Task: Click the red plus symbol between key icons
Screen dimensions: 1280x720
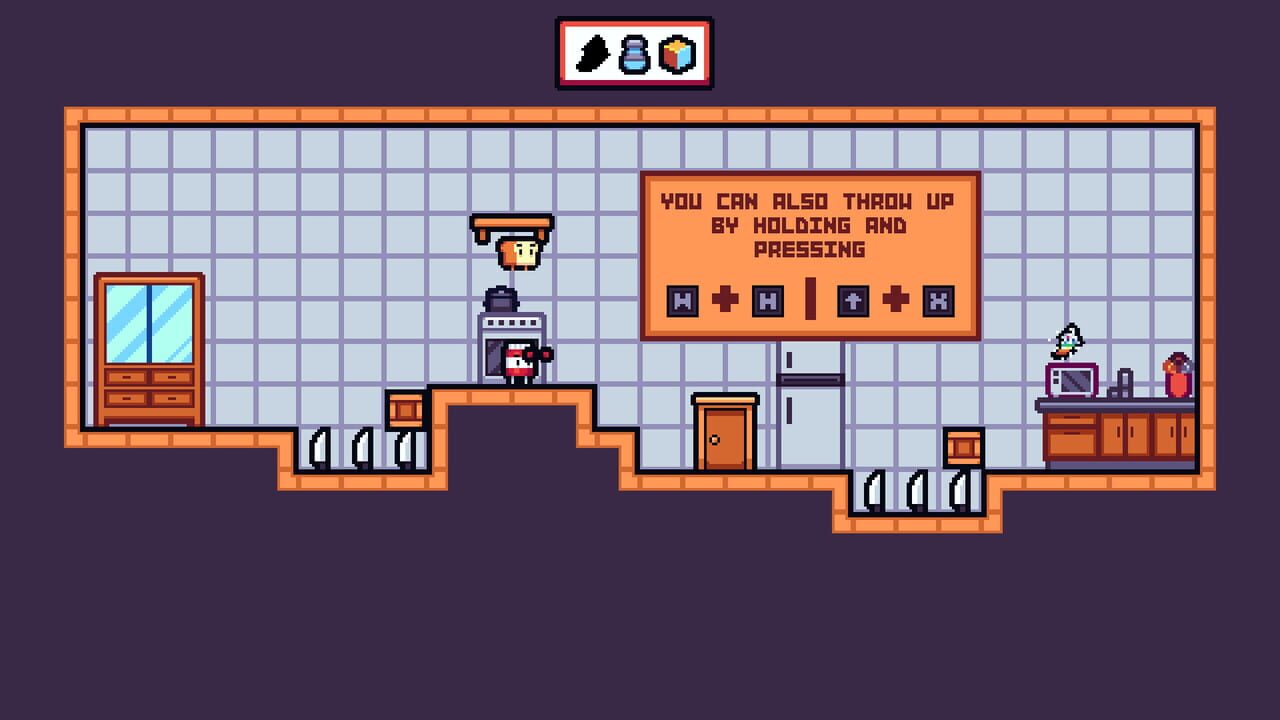Action: 725,300
